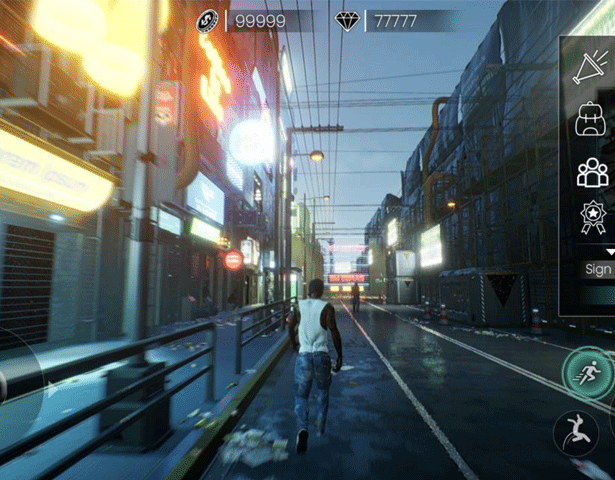Open the achievements medal icon

(x=593, y=217)
